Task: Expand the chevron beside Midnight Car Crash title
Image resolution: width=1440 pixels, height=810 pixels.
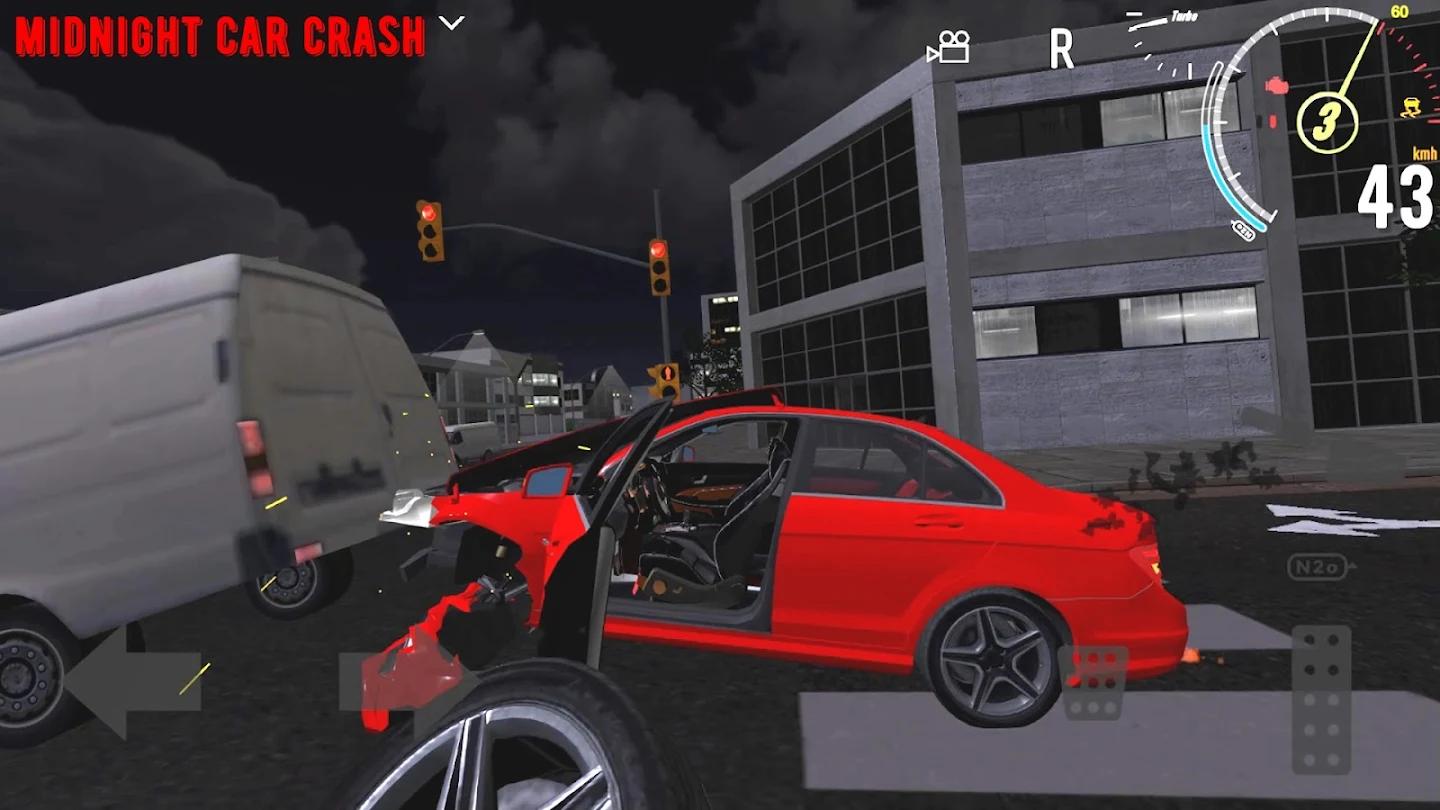Action: click(x=452, y=23)
